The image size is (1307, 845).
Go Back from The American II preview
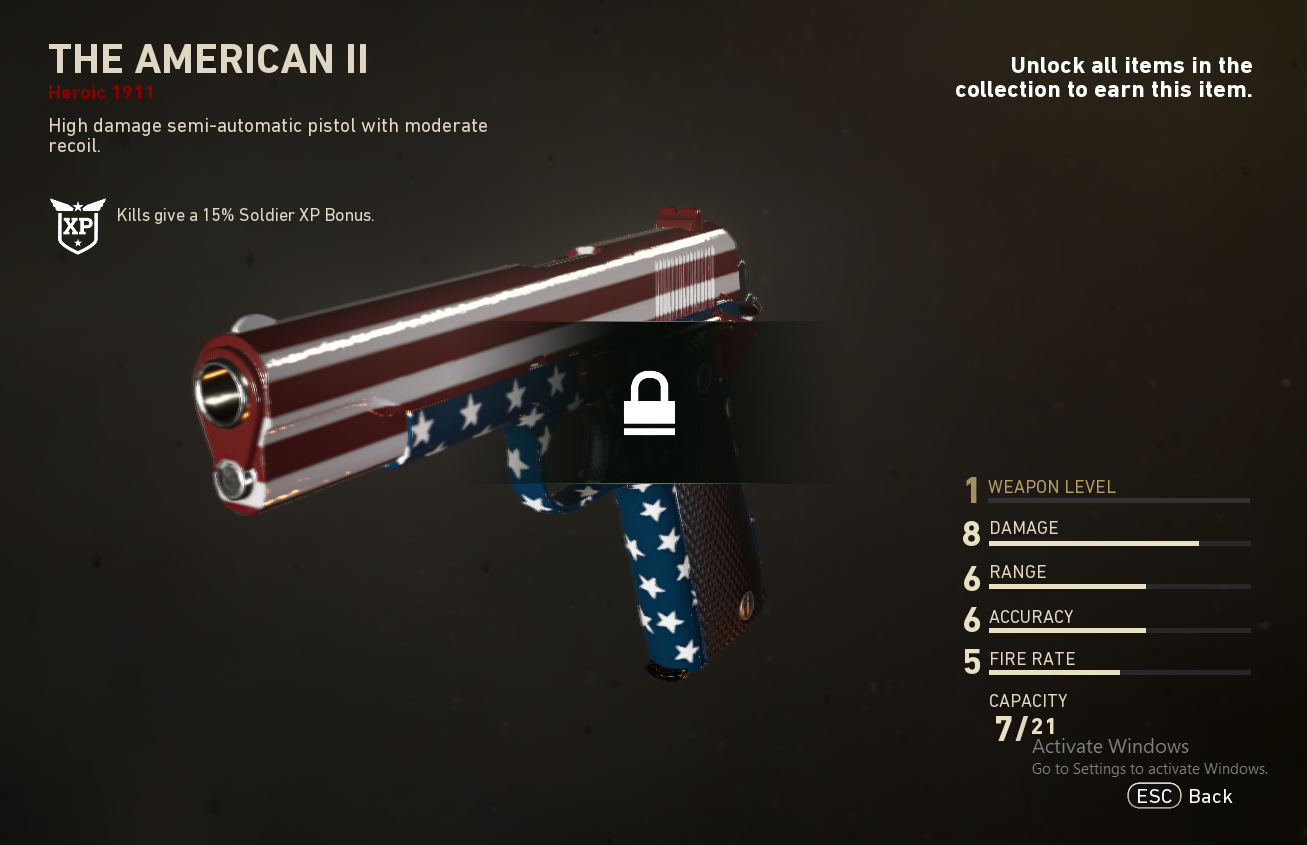tap(1180, 796)
